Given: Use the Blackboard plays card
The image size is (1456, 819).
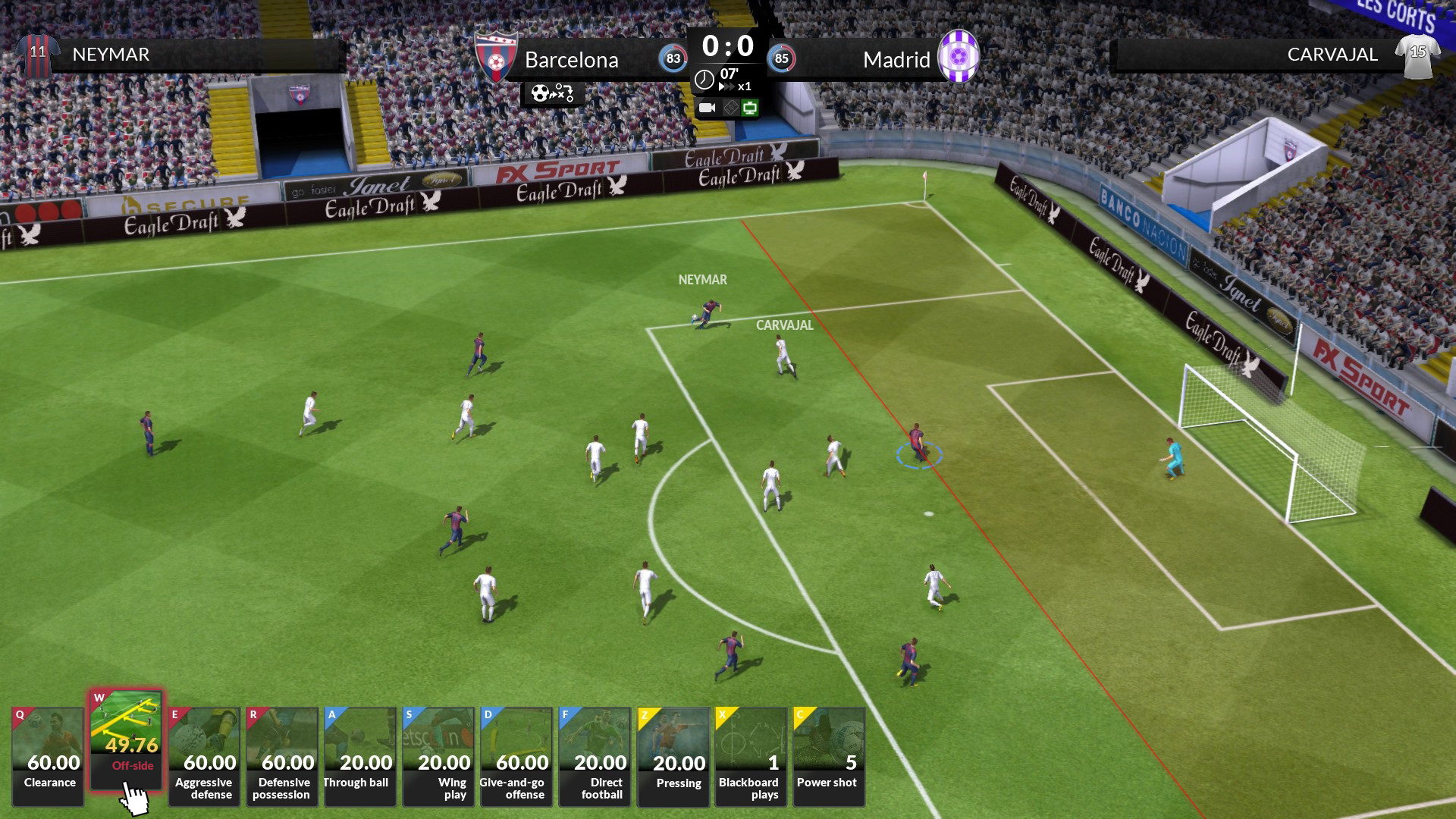Looking at the screenshot, I should point(752,755).
